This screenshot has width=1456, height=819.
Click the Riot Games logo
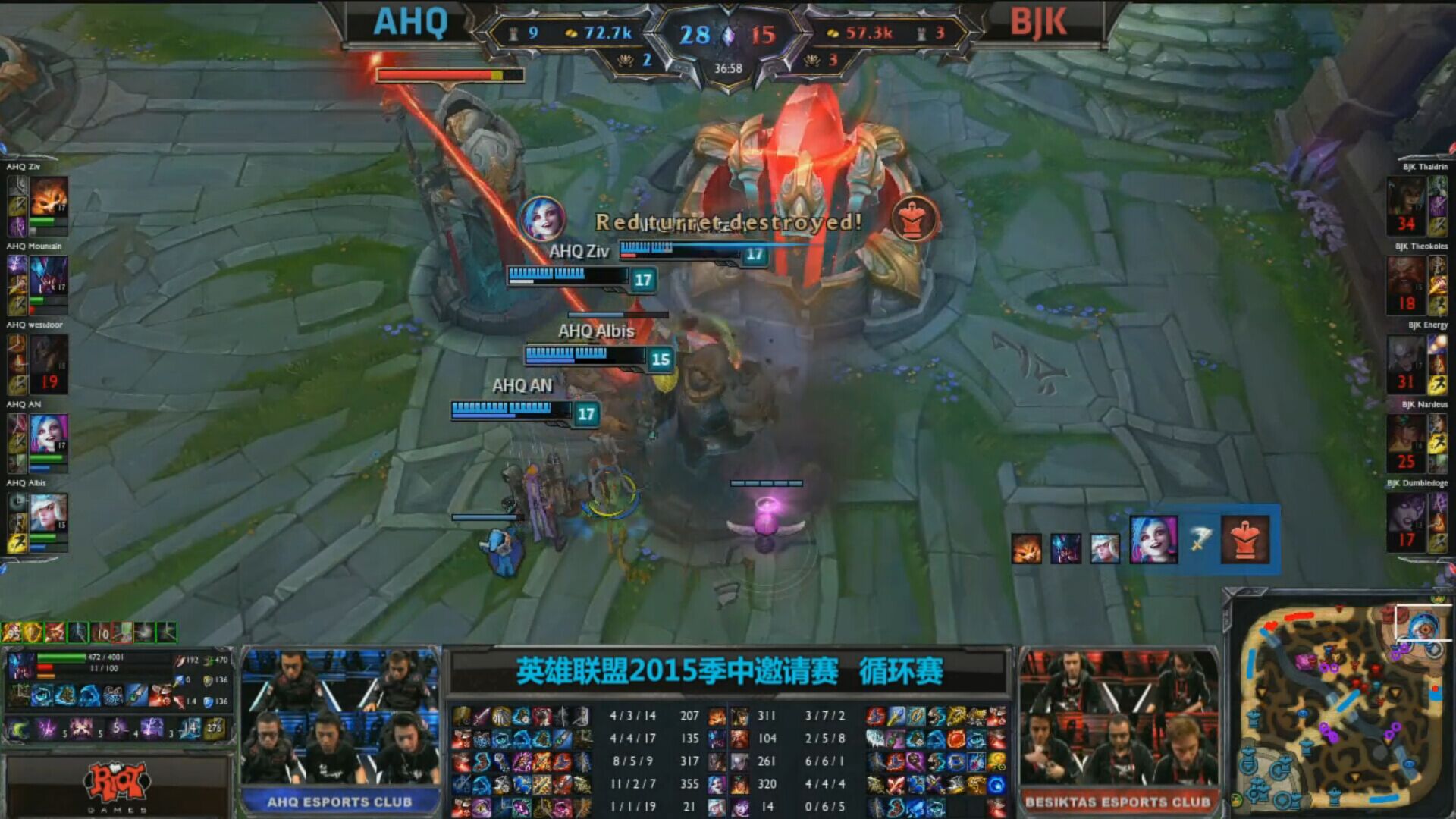click(x=118, y=785)
